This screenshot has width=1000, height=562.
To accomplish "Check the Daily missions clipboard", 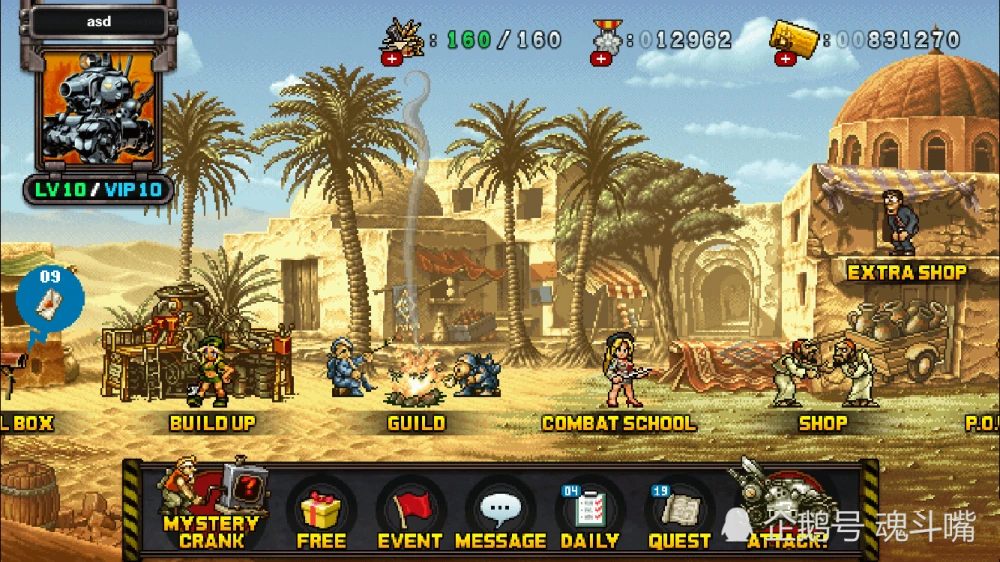I will coord(589,514).
